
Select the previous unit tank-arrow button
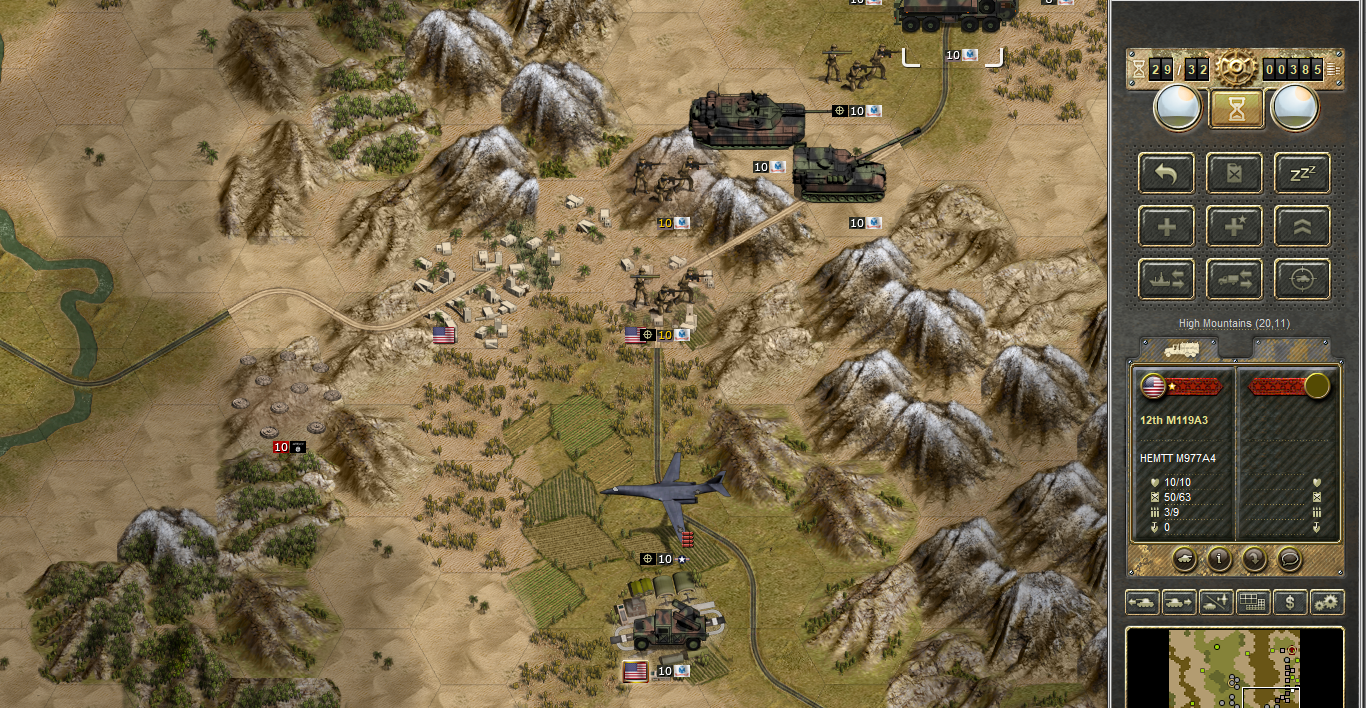point(1143,602)
